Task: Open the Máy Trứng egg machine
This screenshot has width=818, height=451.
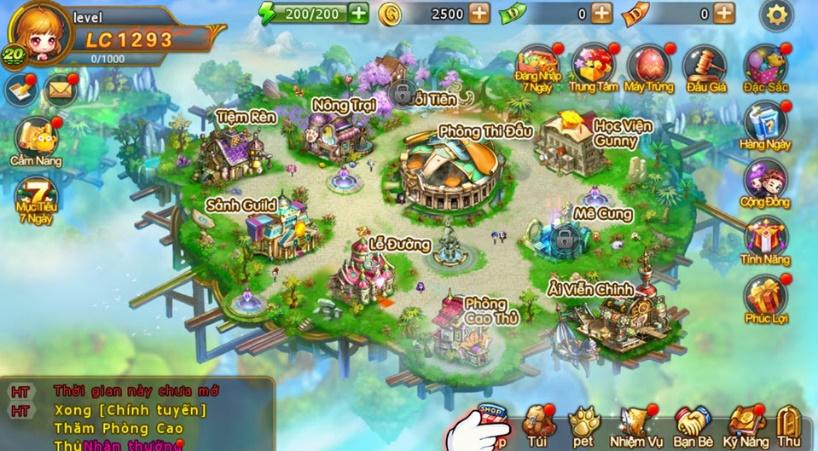Action: [x=648, y=67]
